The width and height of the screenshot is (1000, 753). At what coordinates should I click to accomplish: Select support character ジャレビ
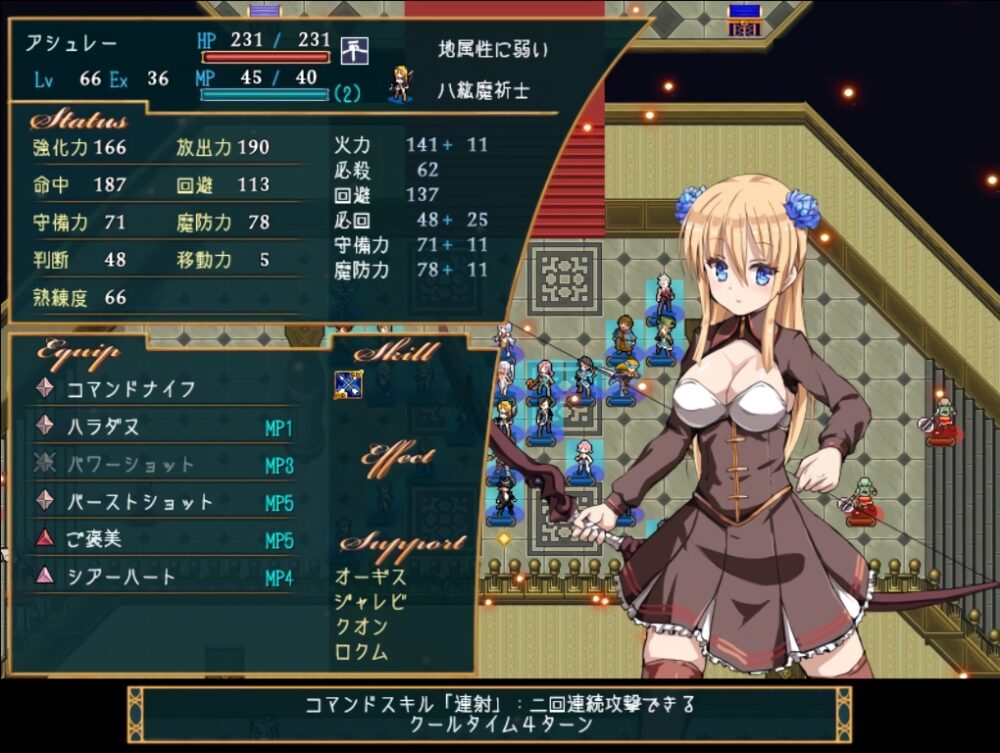[x=371, y=601]
